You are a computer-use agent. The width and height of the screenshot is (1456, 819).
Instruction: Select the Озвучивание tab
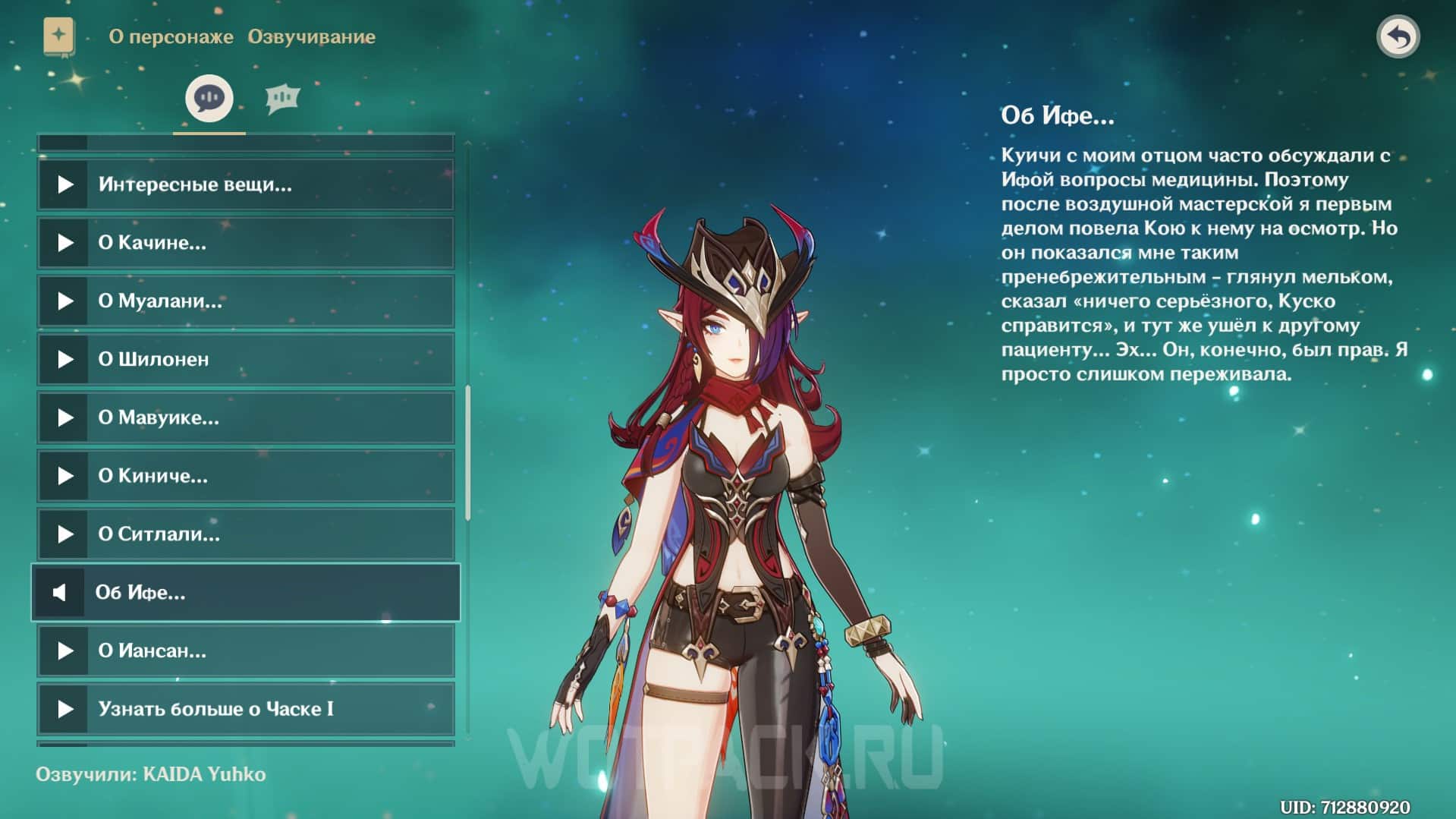pyautogui.click(x=311, y=36)
